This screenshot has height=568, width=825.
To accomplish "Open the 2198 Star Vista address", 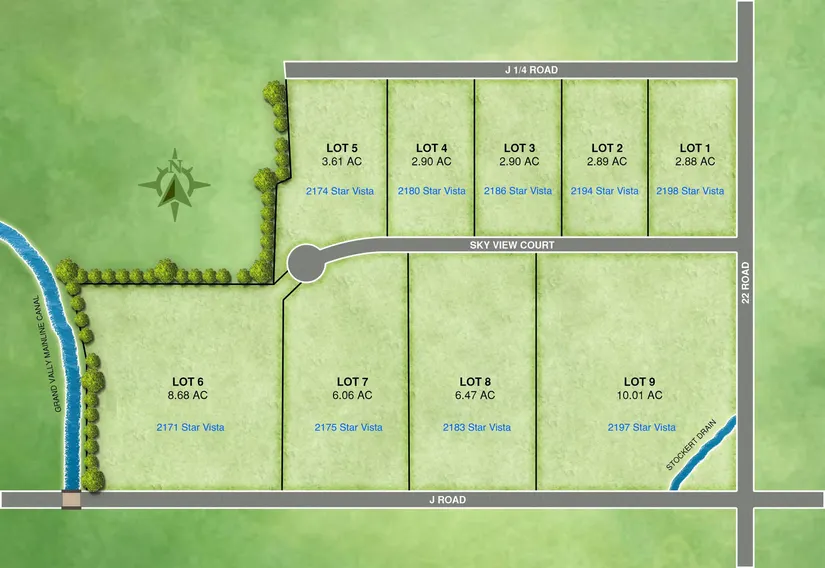I will tap(691, 191).
